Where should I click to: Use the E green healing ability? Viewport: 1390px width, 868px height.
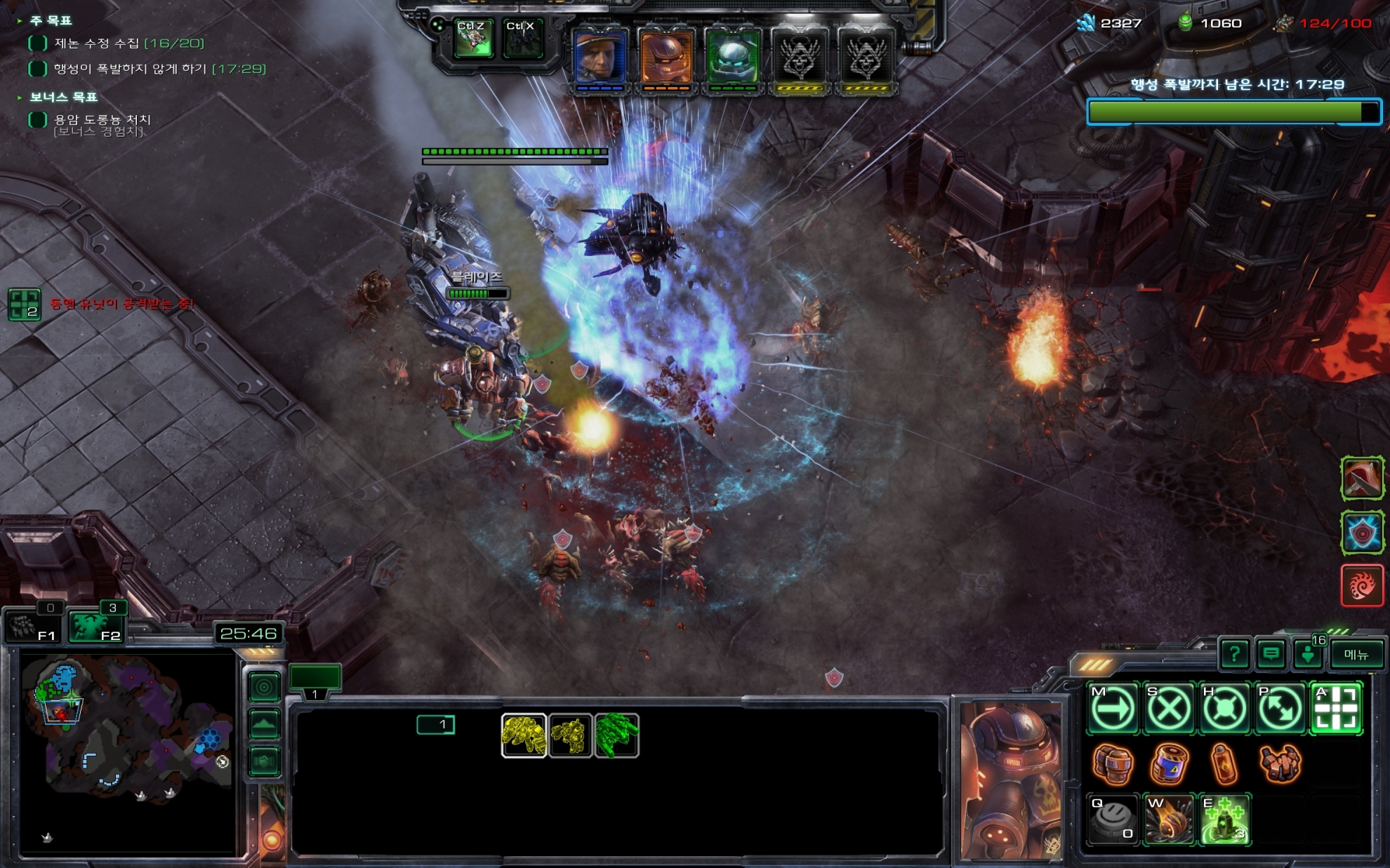click(1224, 820)
